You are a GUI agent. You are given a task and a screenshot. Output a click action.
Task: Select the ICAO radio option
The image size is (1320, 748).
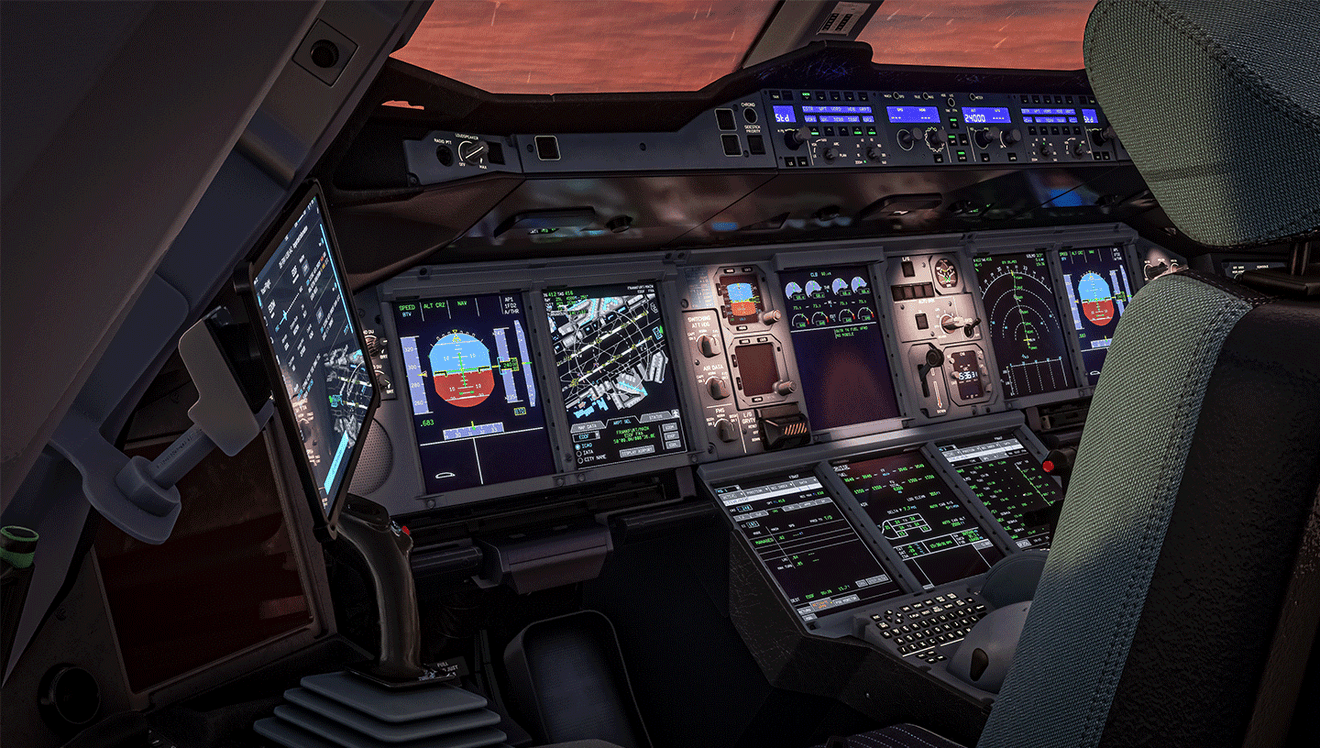tap(579, 446)
